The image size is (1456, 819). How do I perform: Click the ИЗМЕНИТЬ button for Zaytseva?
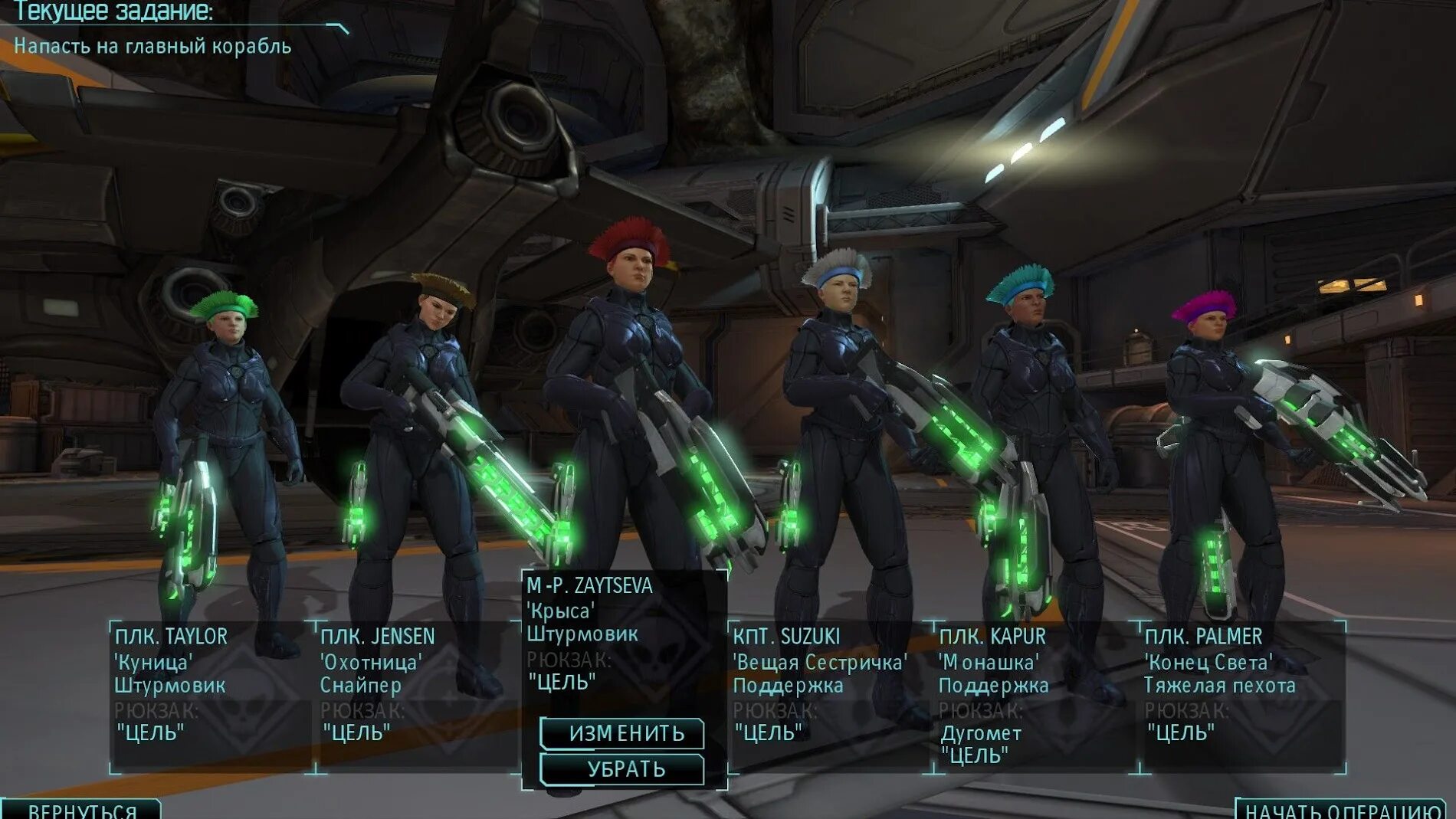622,733
